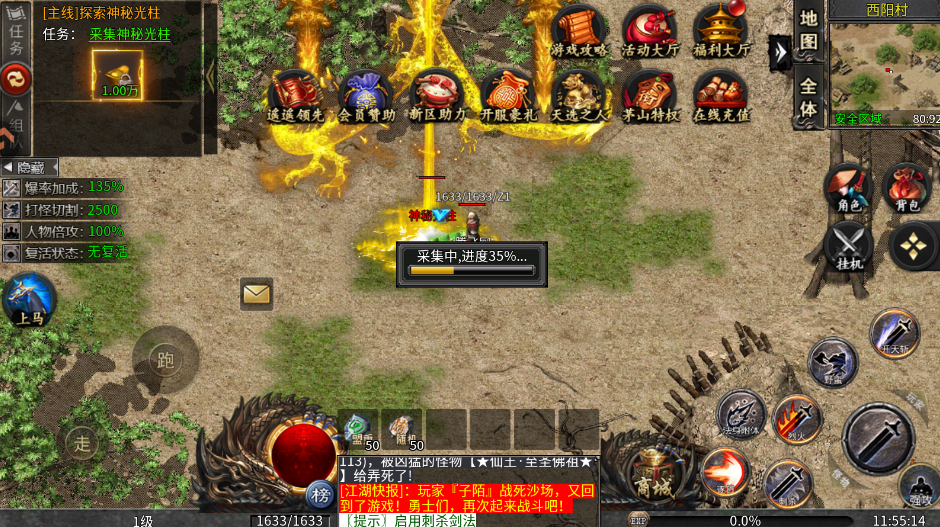The image size is (940, 527).
Task: Toggle 挂机 auto-battle crossed swords button
Action: click(849, 246)
